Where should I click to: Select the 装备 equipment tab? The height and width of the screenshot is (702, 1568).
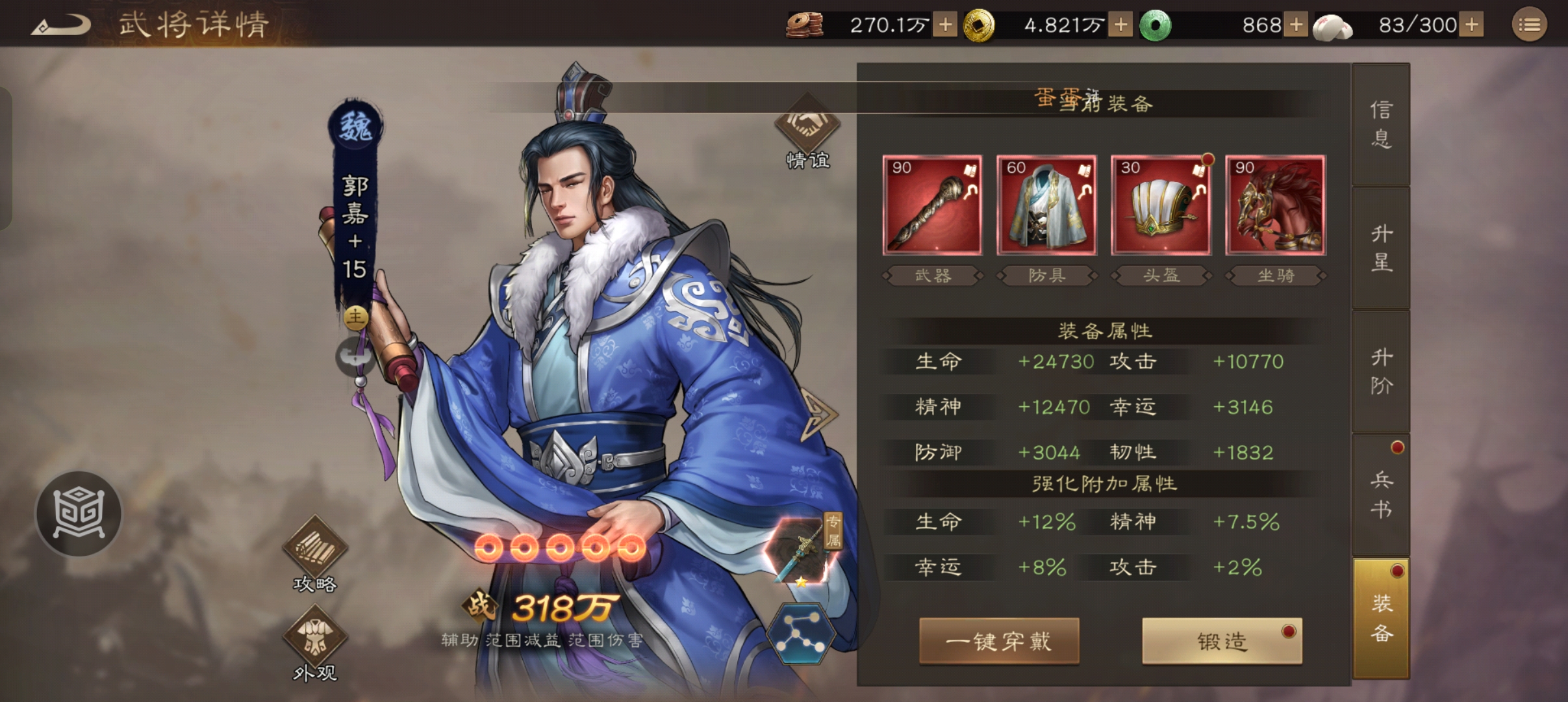(1381, 617)
